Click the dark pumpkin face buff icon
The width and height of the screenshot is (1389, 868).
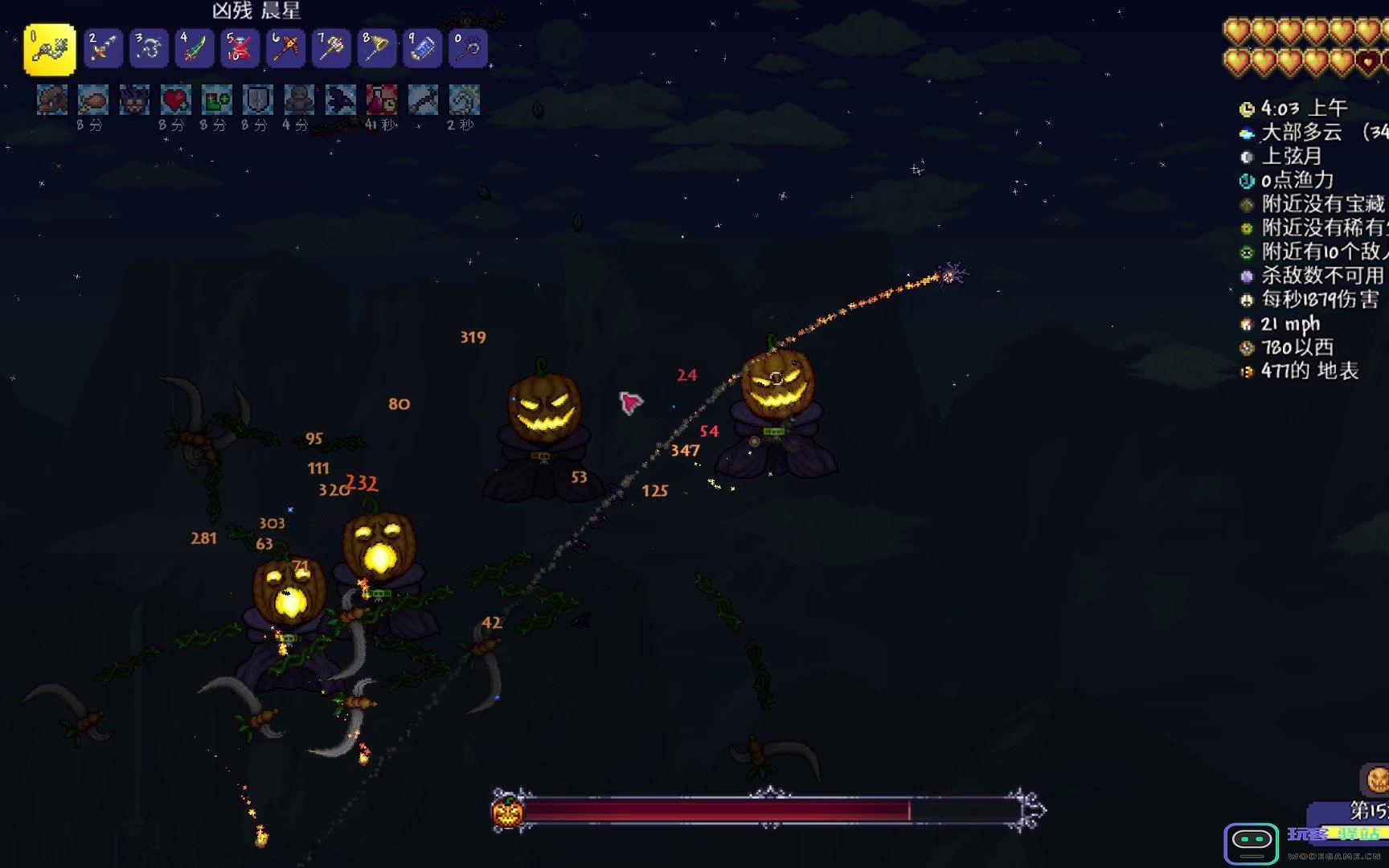click(134, 100)
